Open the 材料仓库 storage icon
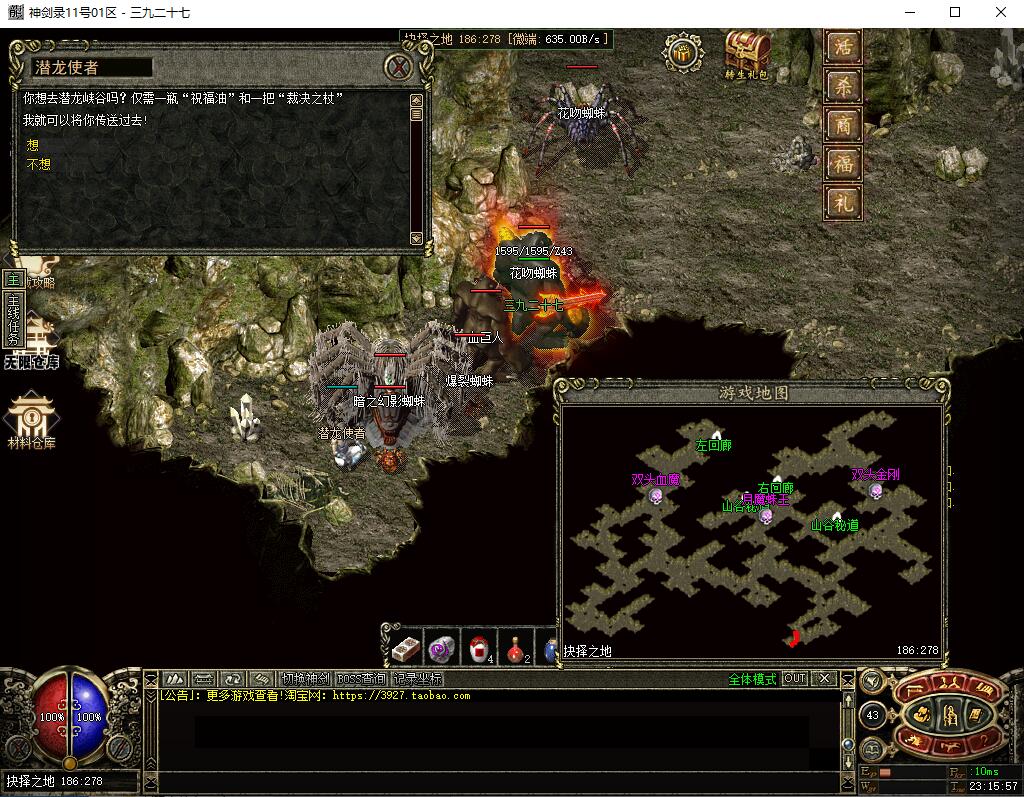Image resolution: width=1024 pixels, height=797 pixels. tap(32, 420)
